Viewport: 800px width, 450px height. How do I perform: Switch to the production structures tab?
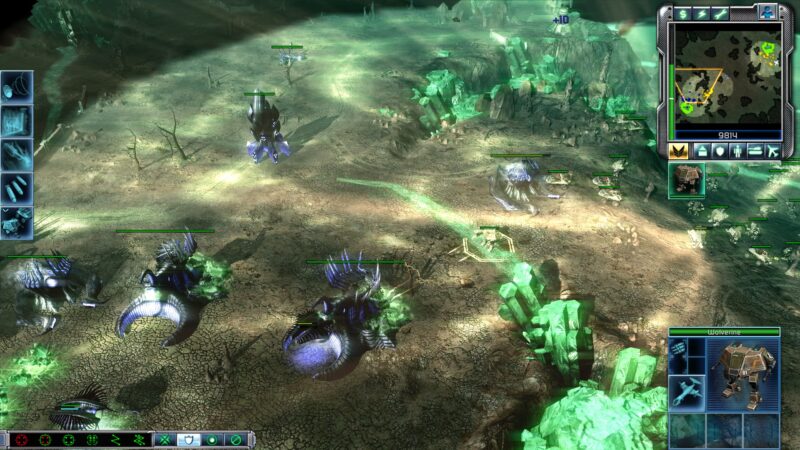[702, 150]
